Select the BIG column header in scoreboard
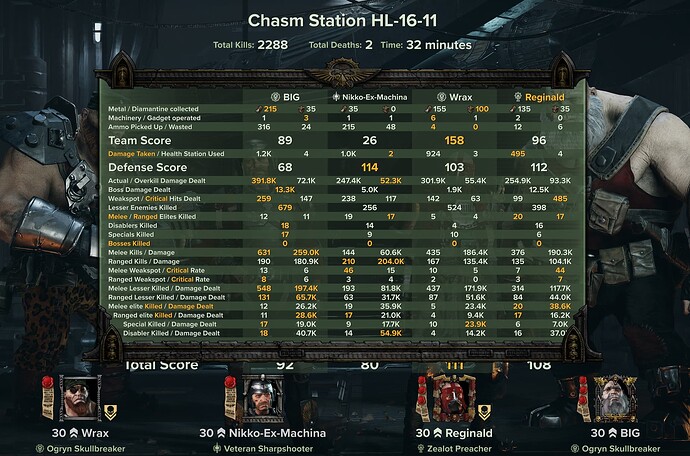The height and width of the screenshot is (456, 690). 287,97
